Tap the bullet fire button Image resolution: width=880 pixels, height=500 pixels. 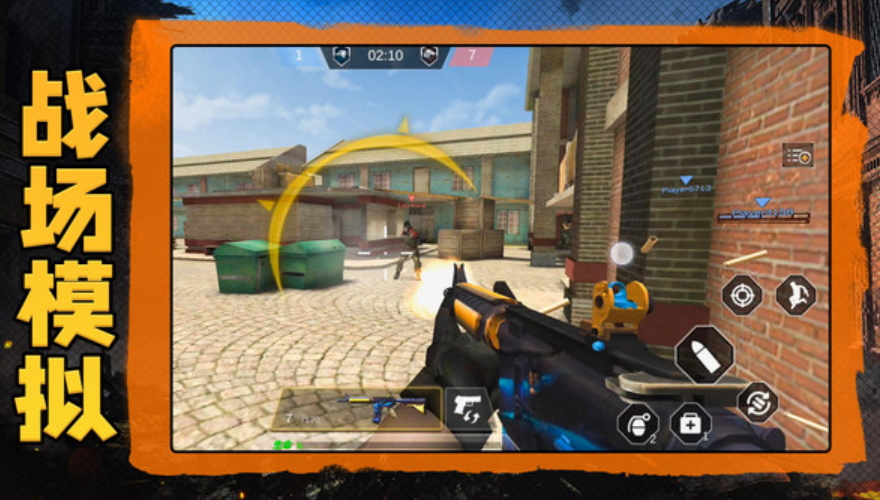(704, 355)
